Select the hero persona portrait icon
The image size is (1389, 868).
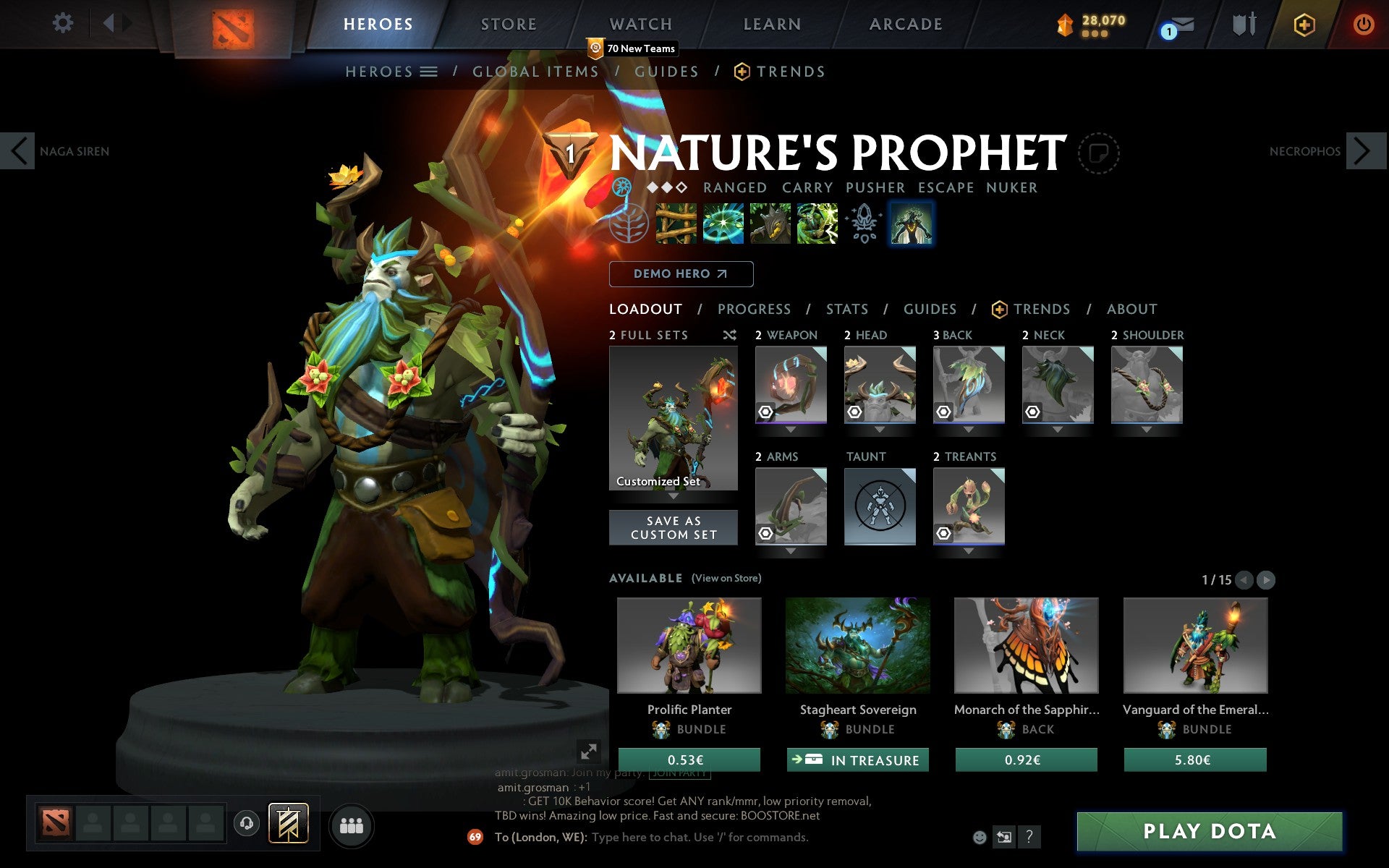910,223
